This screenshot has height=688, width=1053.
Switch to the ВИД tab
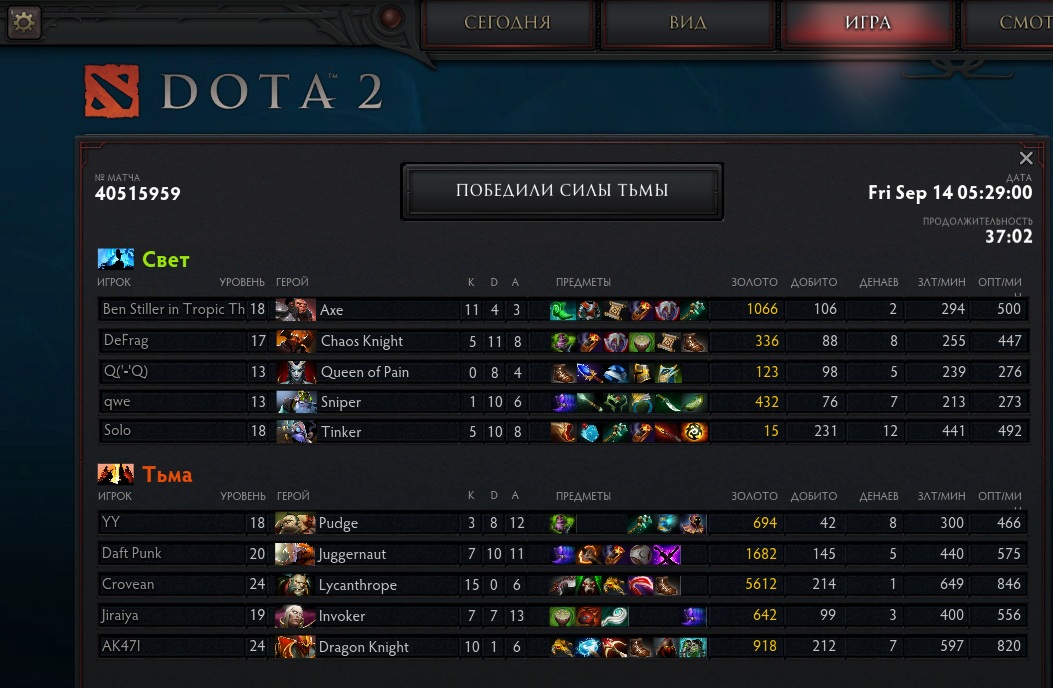point(688,23)
